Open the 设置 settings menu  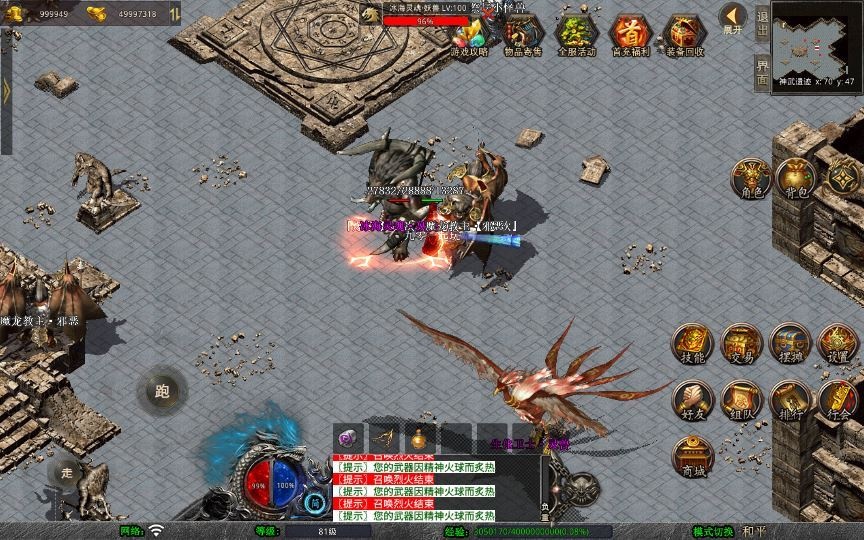pyautogui.click(x=838, y=344)
